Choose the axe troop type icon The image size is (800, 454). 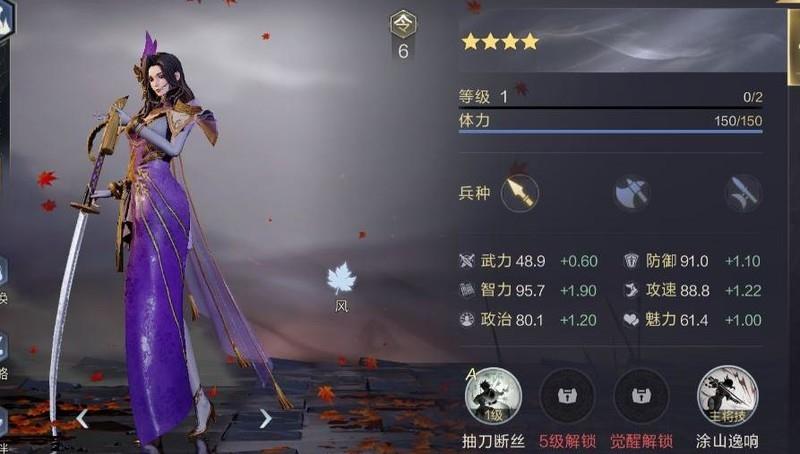tap(632, 193)
